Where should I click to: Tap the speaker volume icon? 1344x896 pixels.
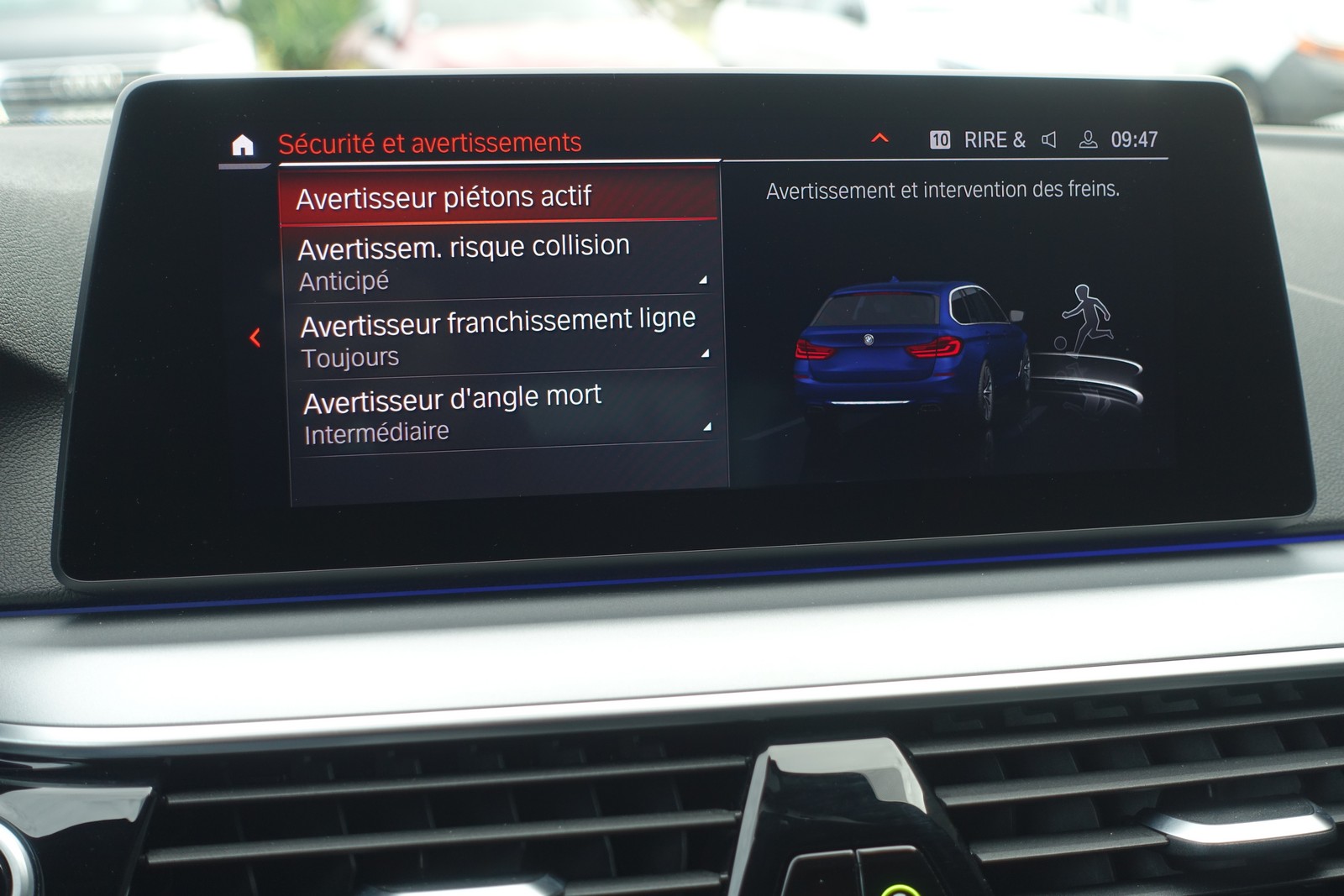pyautogui.click(x=1048, y=139)
